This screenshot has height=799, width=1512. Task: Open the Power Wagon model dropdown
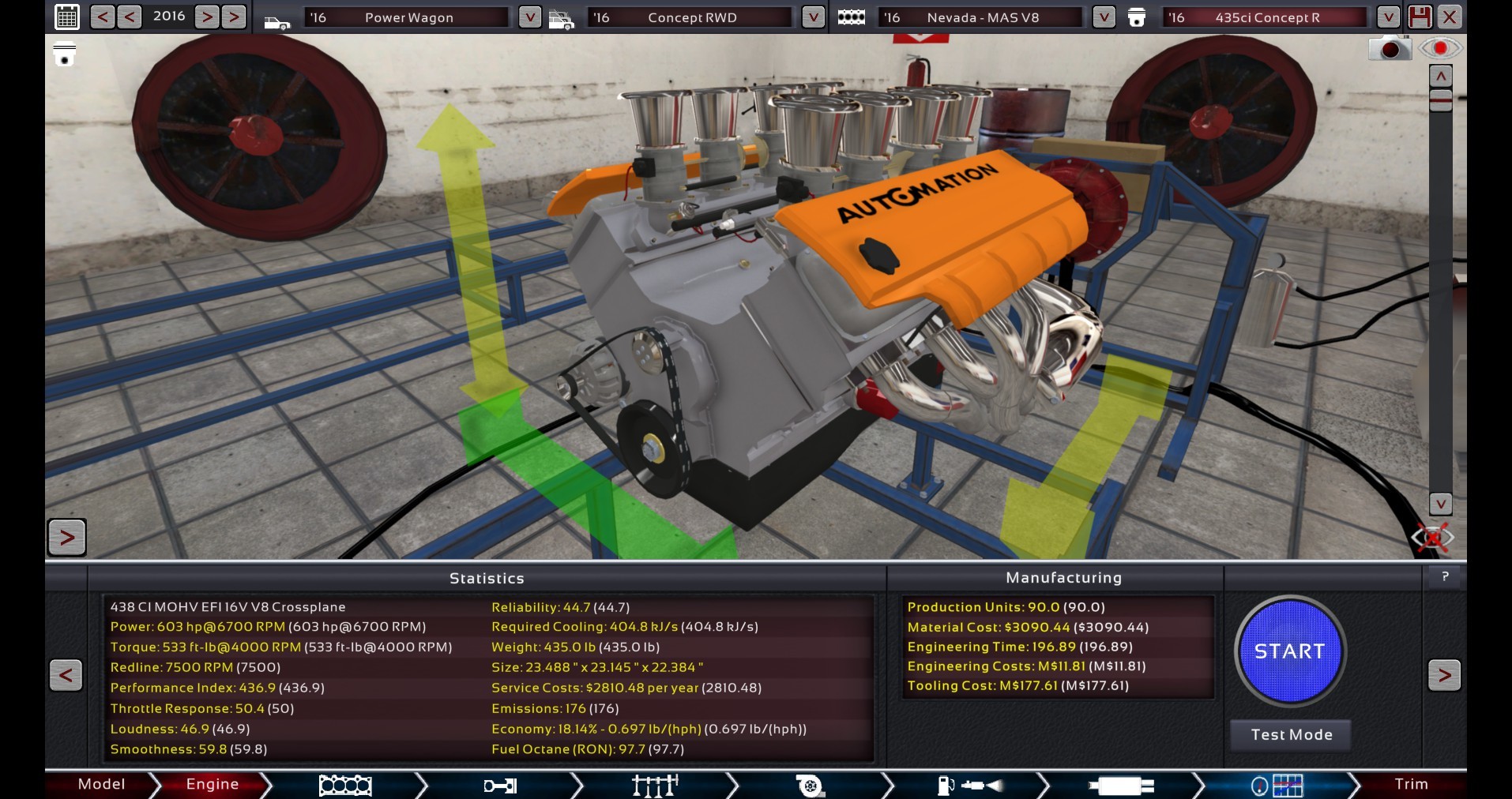click(x=529, y=17)
